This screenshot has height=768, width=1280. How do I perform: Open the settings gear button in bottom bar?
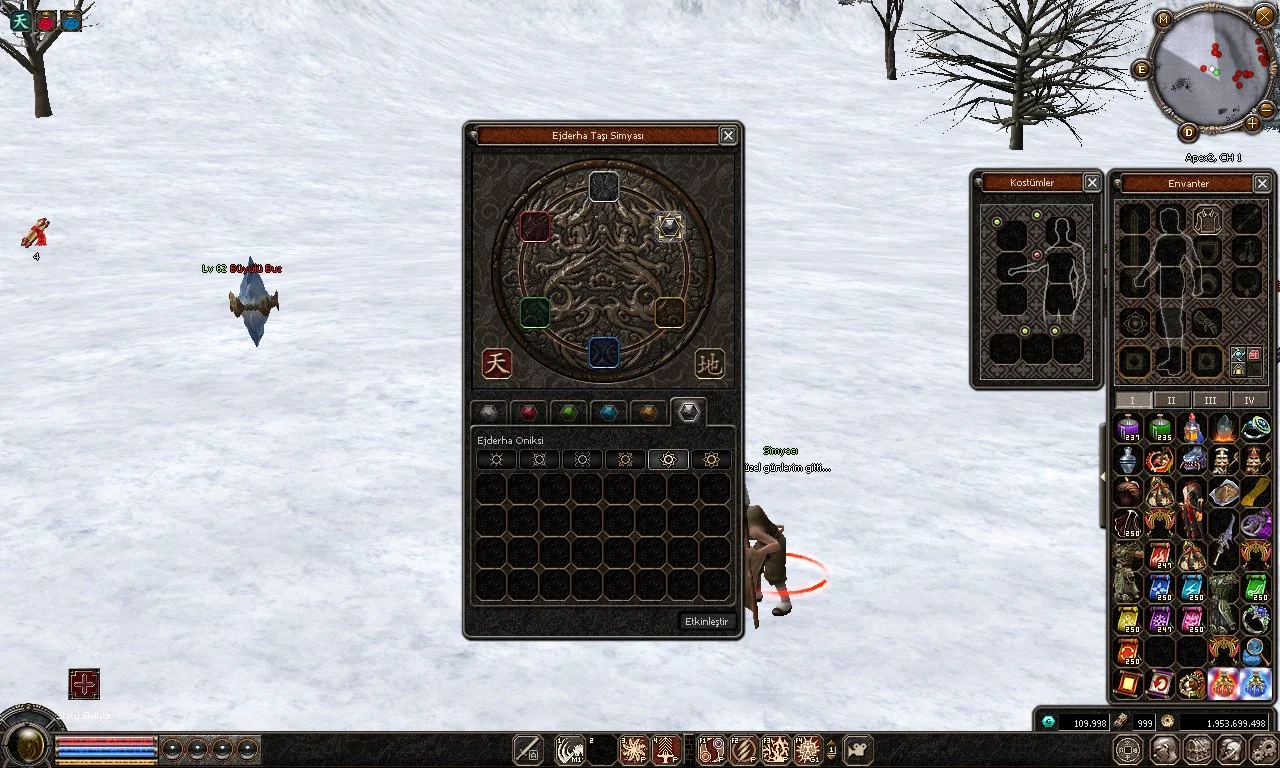(x=1262, y=749)
